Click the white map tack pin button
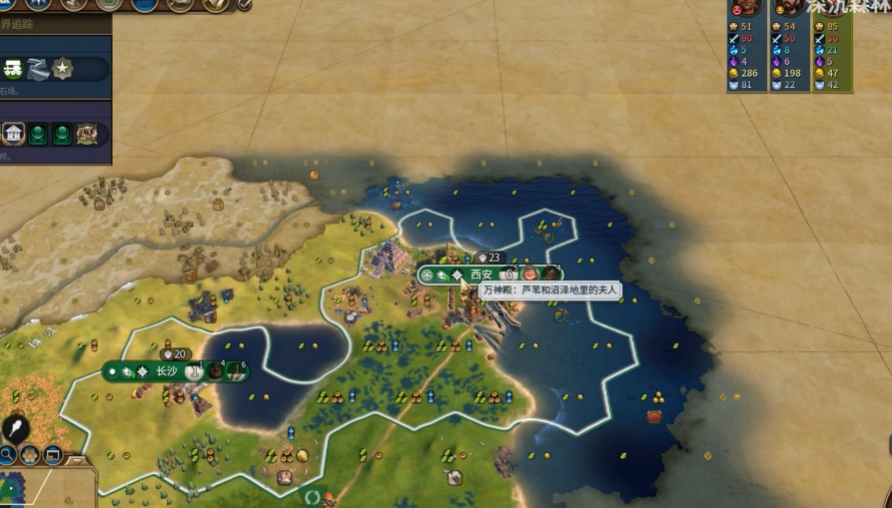Viewport: 892px width, 508px height. [15, 429]
